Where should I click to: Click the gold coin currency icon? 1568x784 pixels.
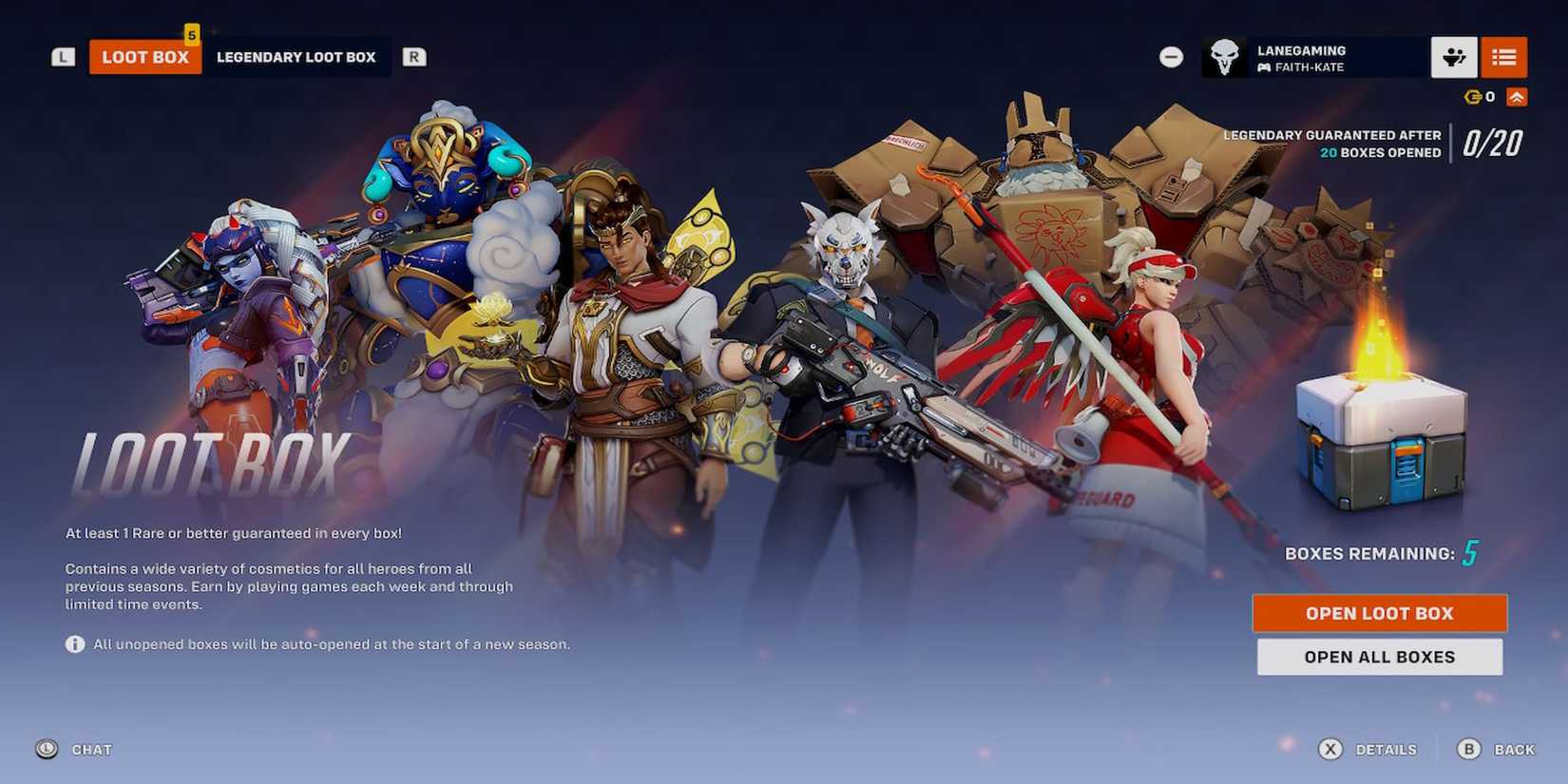(x=1471, y=96)
